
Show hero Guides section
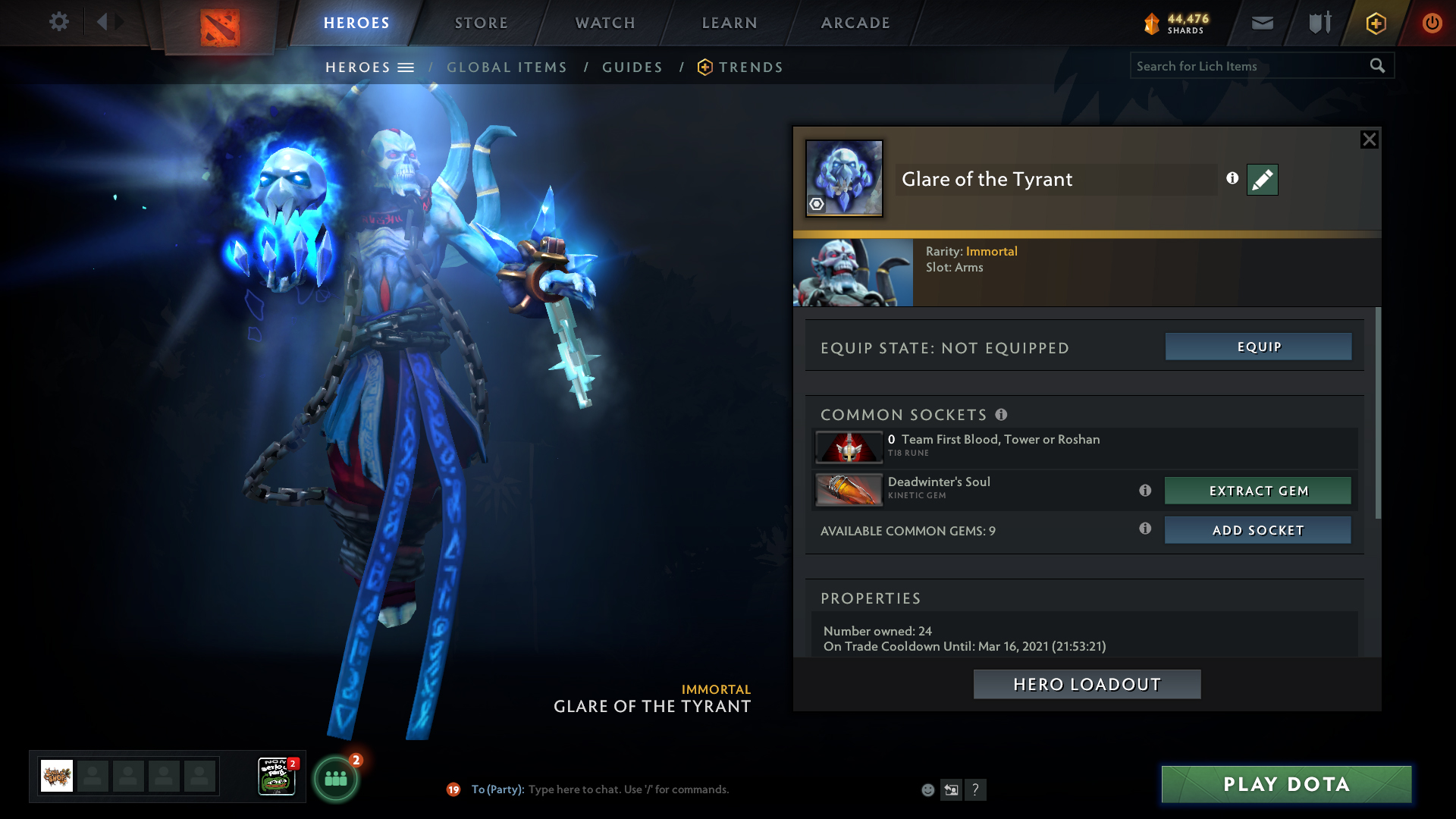click(632, 67)
